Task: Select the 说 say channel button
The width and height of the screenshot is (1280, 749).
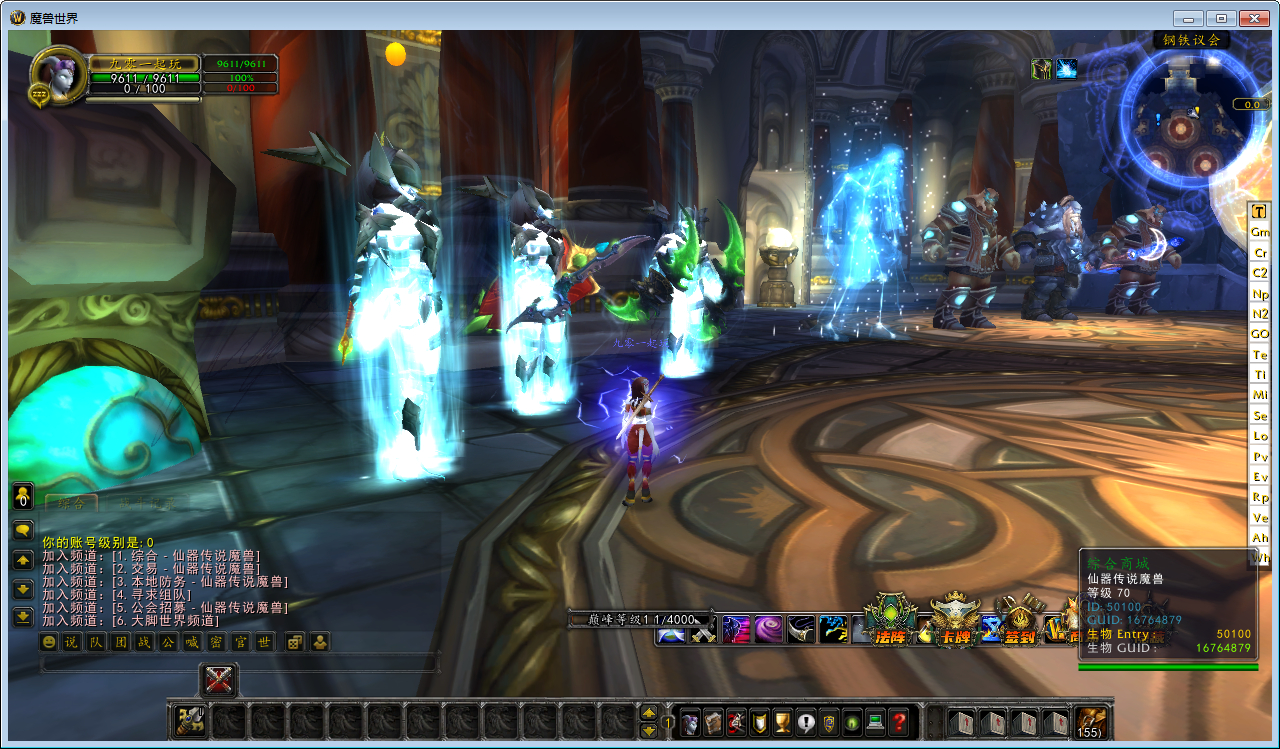Action: pyautogui.click(x=71, y=642)
